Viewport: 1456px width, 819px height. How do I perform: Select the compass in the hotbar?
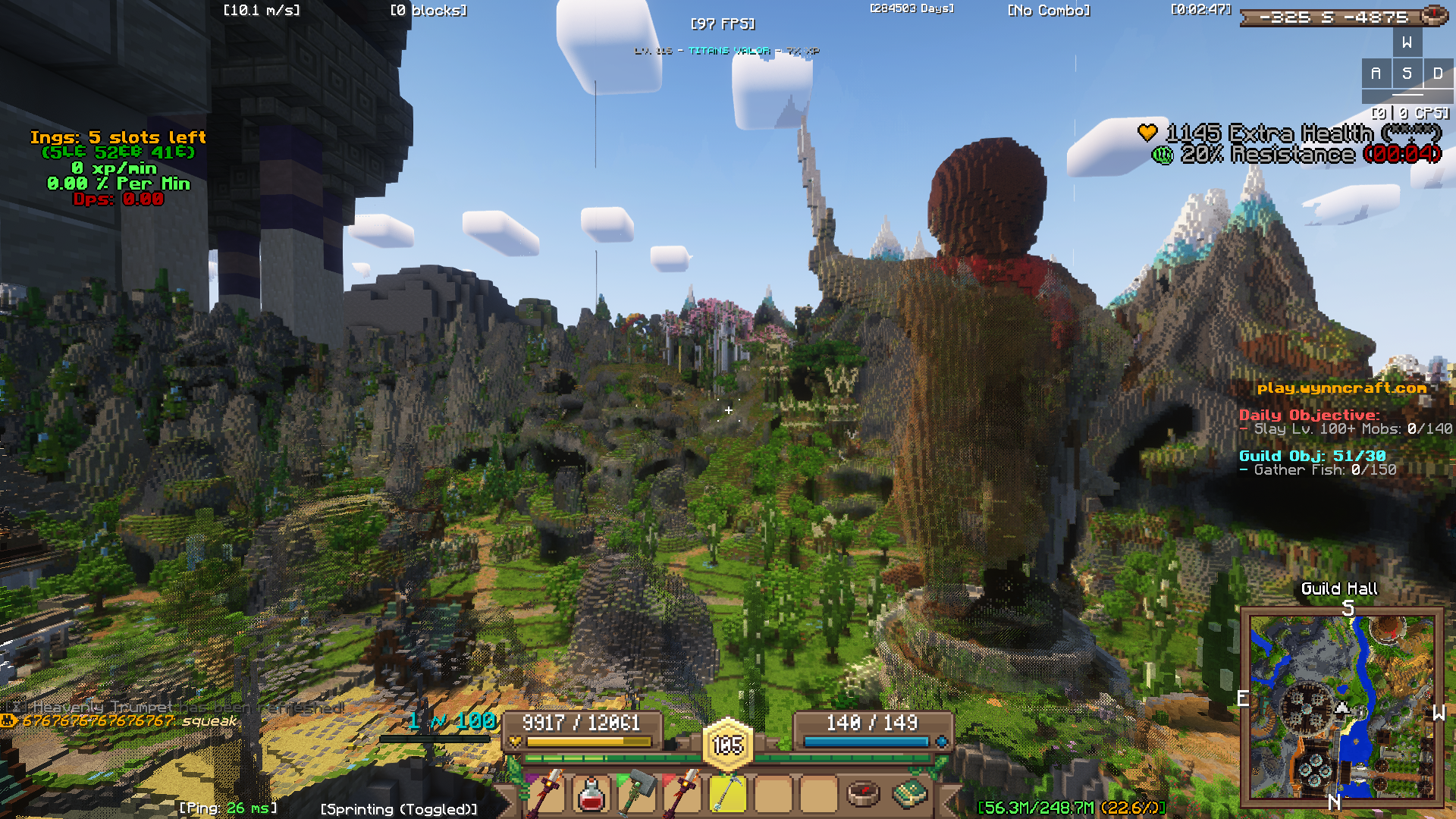tap(863, 794)
